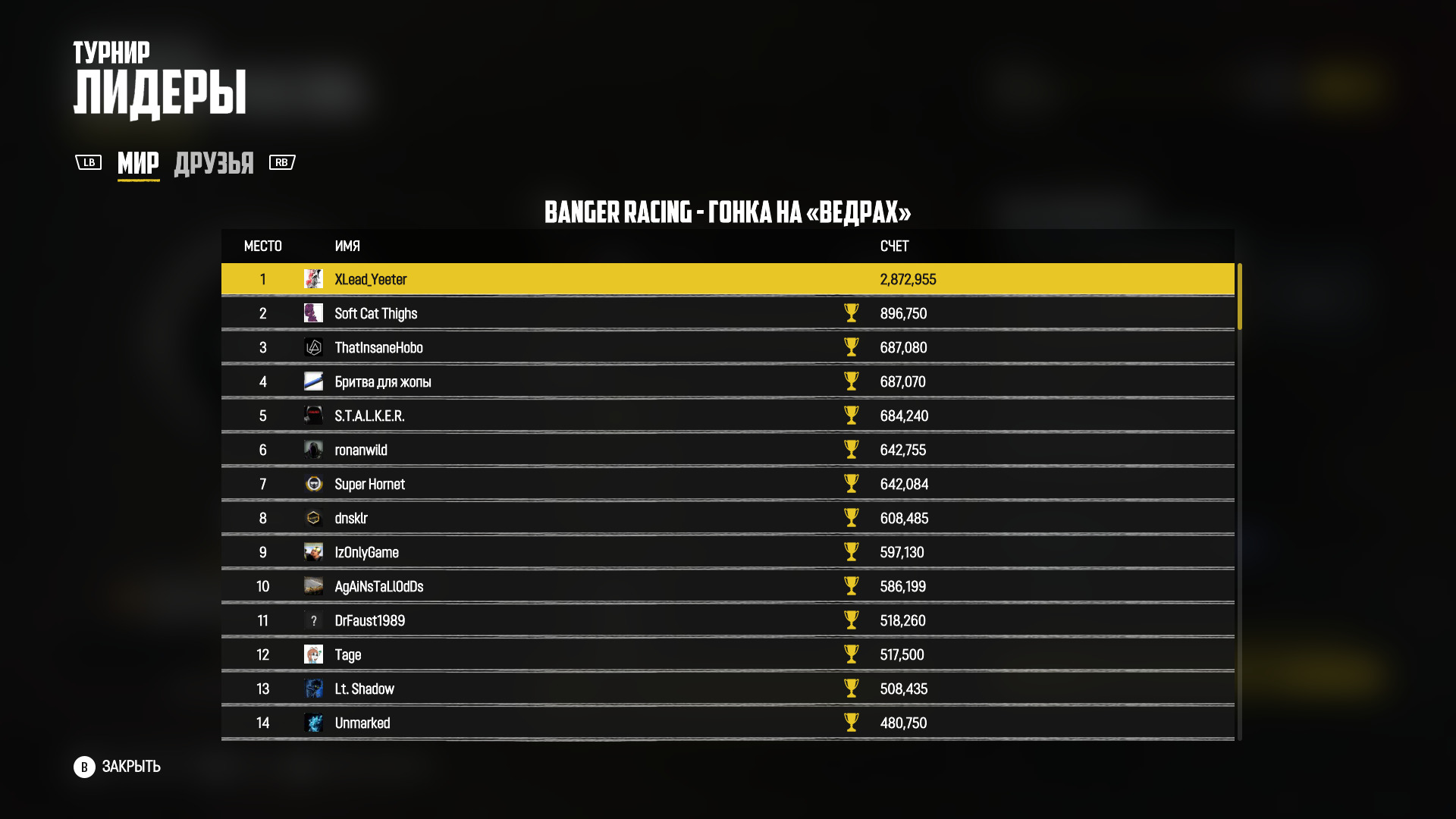Click the dnsklr hexagon avatar
The height and width of the screenshot is (819, 1456).
click(314, 518)
